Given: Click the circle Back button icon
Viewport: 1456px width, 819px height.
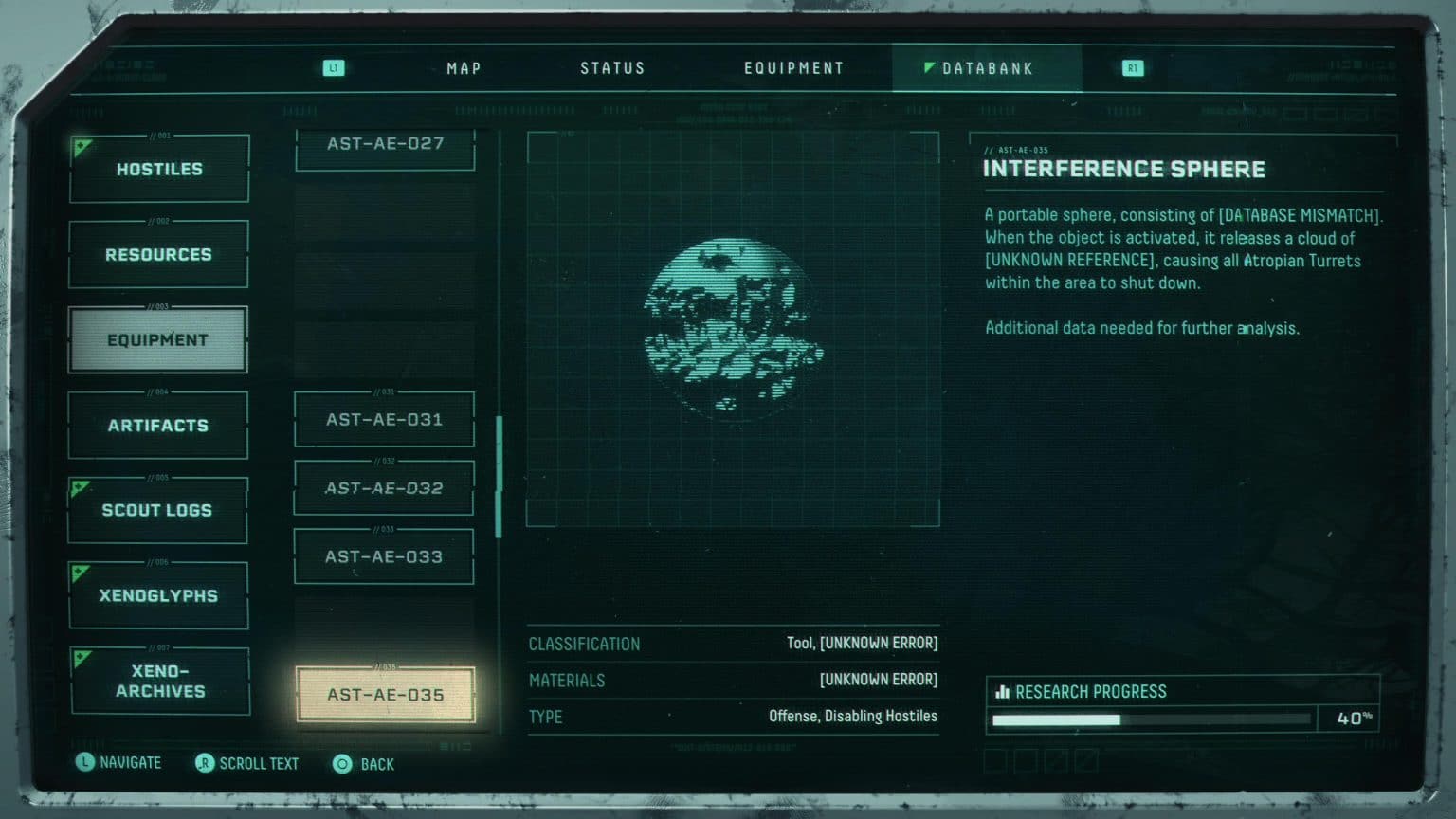Looking at the screenshot, I should click(x=341, y=763).
